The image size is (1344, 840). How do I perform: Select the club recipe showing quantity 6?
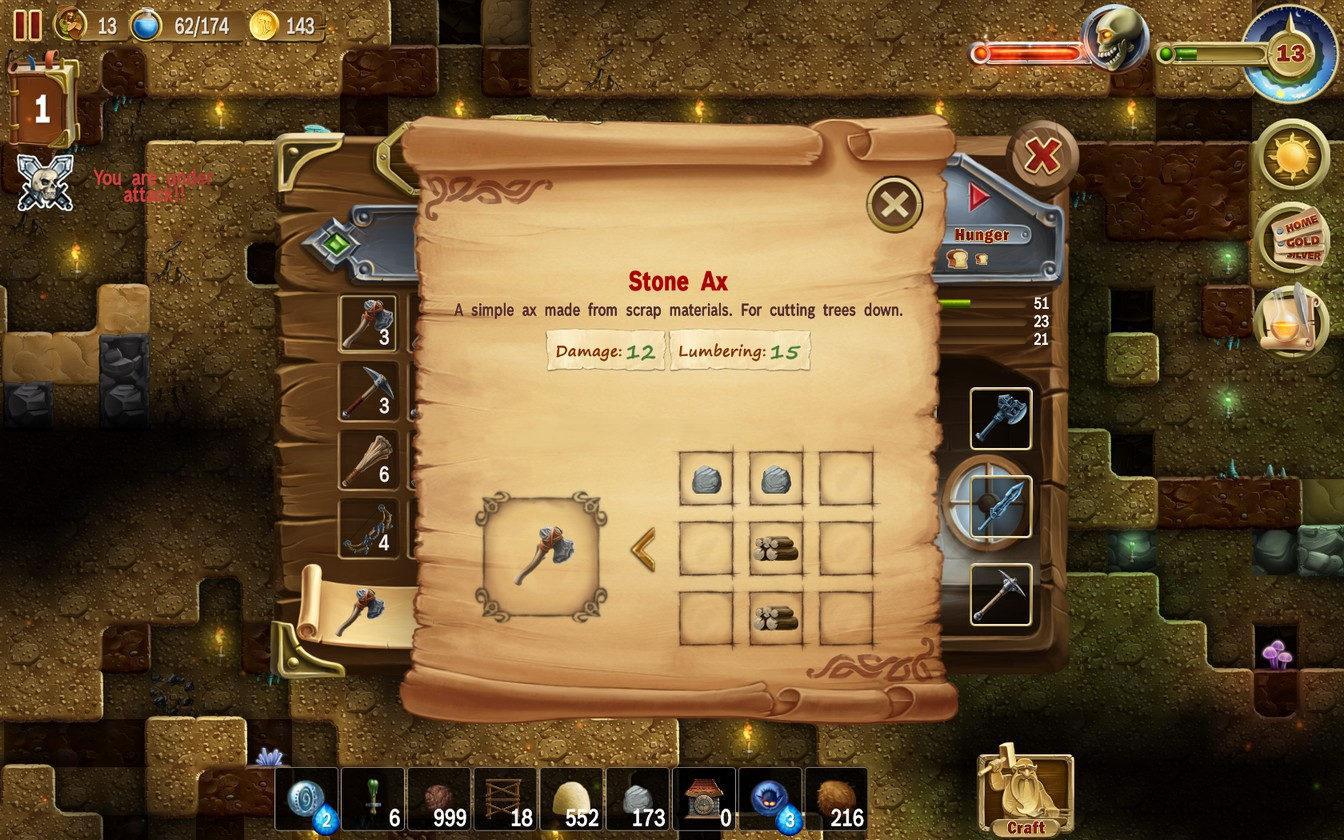(x=367, y=458)
